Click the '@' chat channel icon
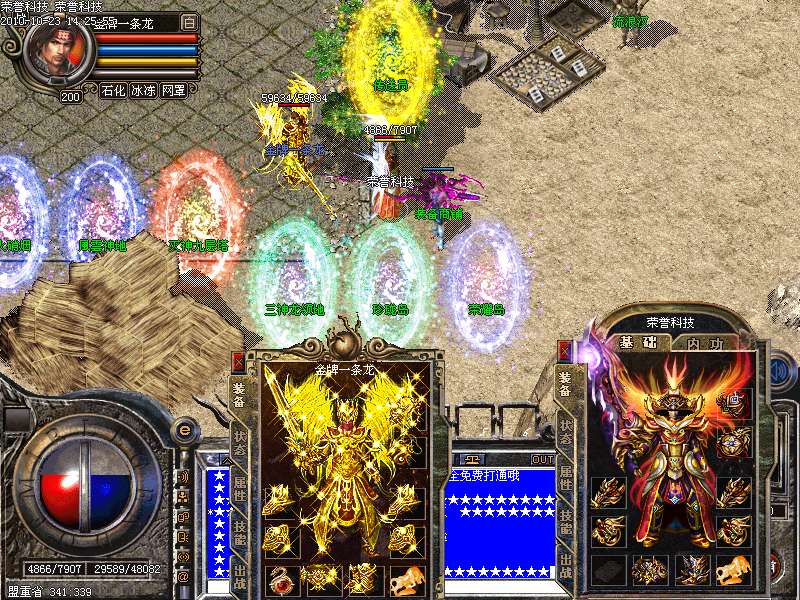This screenshot has width=800, height=600. pos(184,576)
